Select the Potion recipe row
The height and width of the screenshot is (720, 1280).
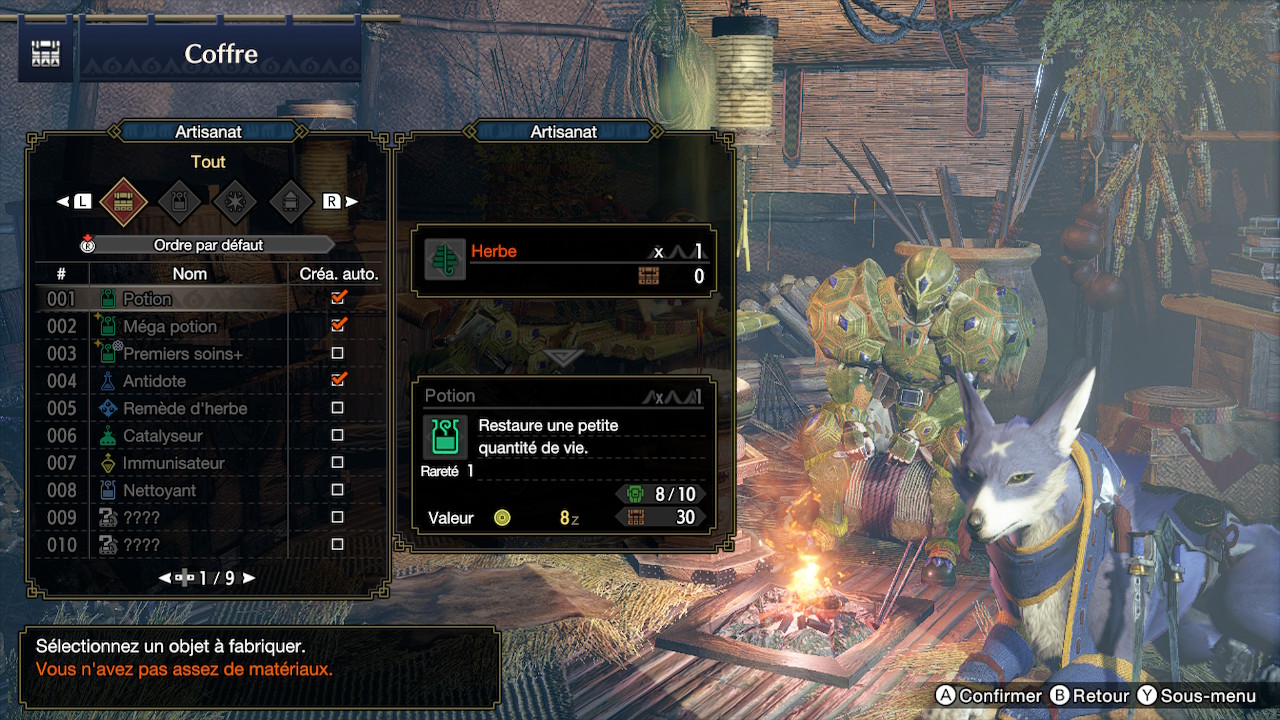tap(147, 299)
